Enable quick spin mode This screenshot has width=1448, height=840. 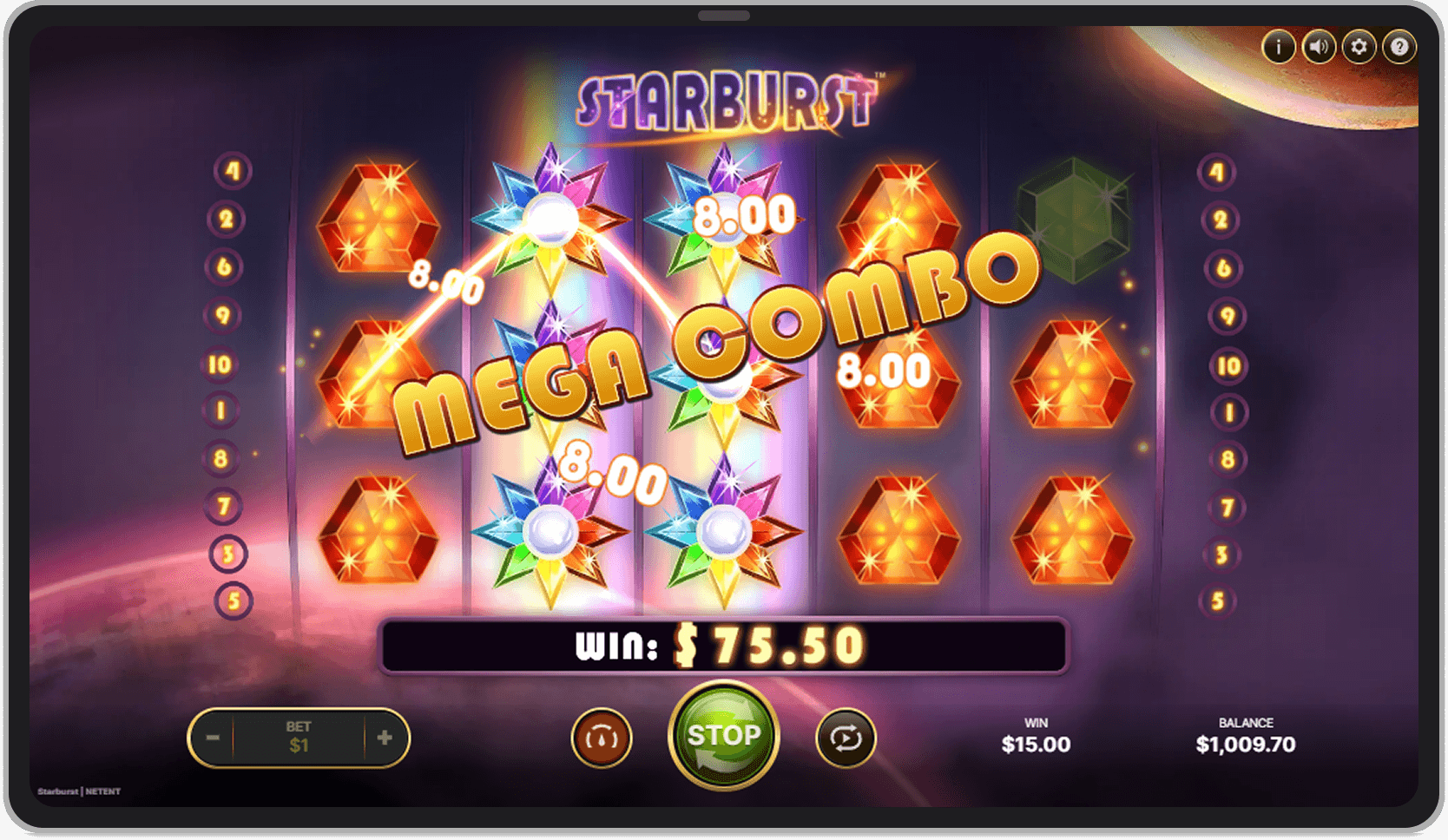coord(601,737)
